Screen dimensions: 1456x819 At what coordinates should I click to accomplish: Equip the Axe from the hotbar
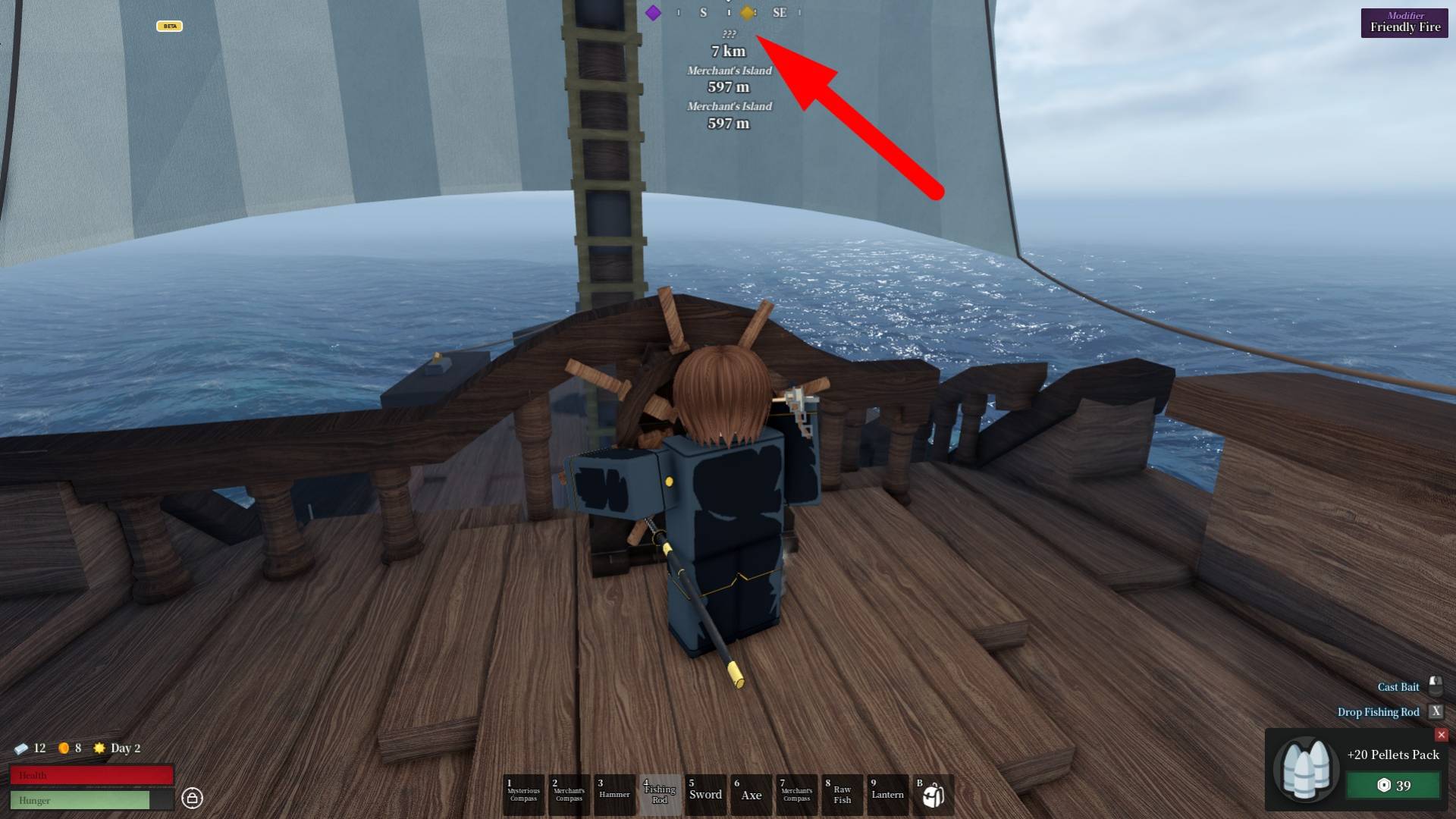[752, 794]
